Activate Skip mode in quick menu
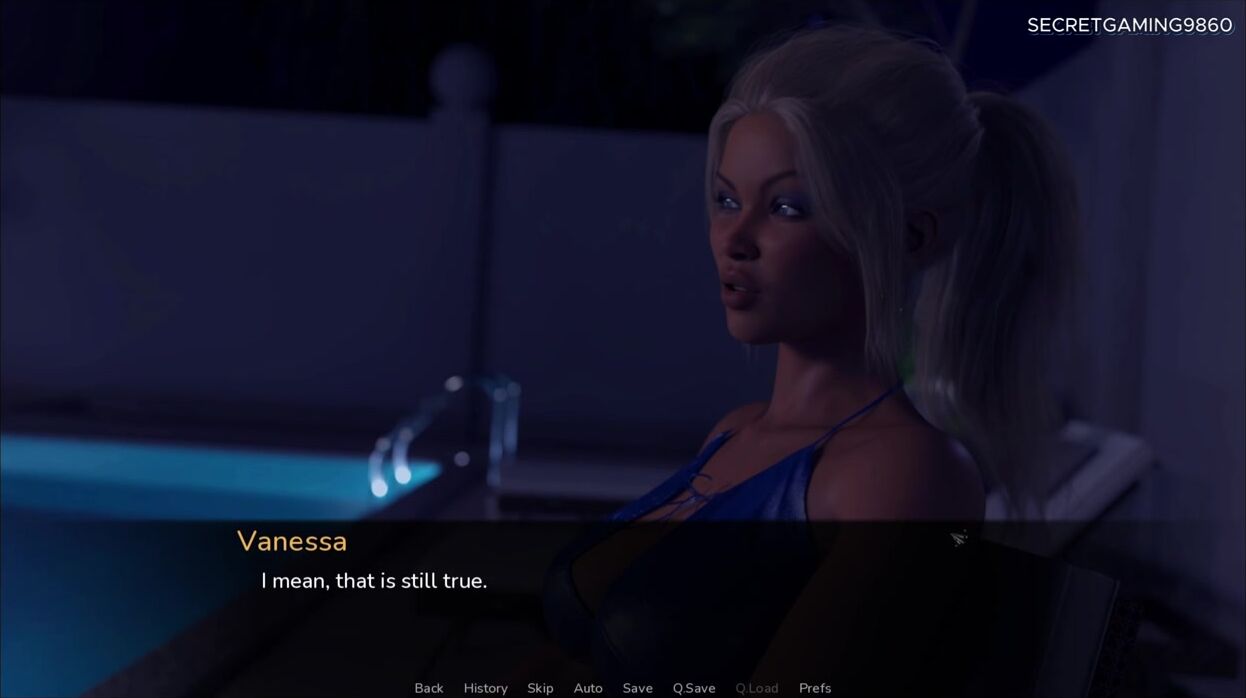 coord(540,688)
